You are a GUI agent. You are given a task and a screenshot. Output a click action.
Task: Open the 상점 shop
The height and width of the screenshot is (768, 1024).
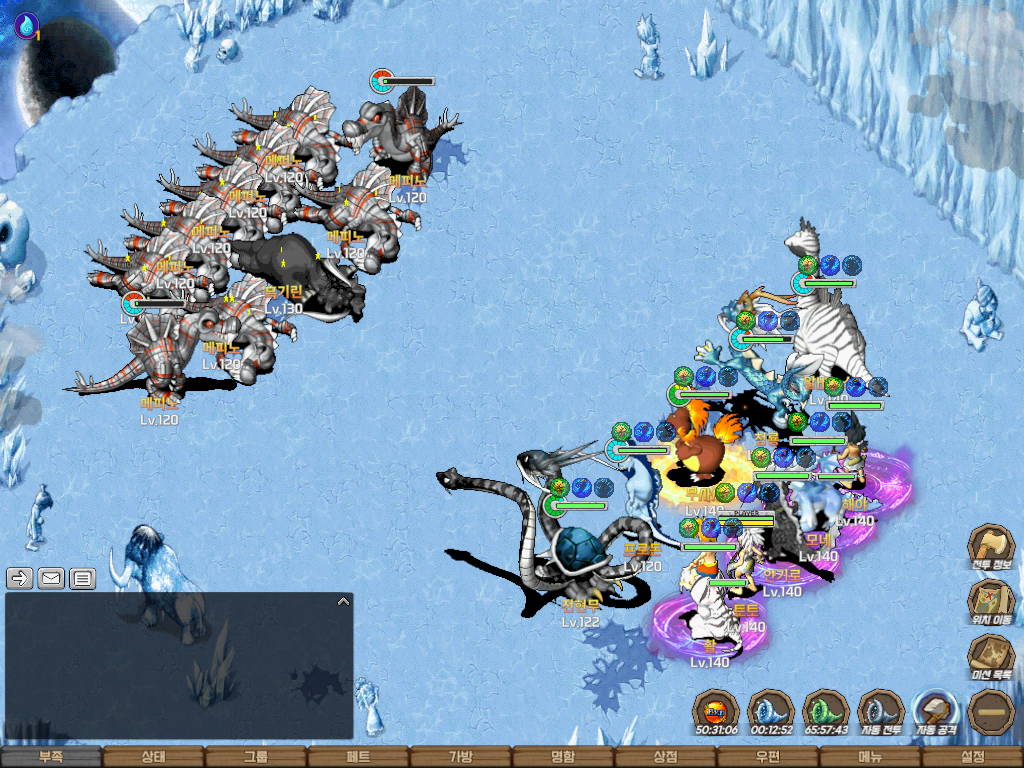coord(665,758)
